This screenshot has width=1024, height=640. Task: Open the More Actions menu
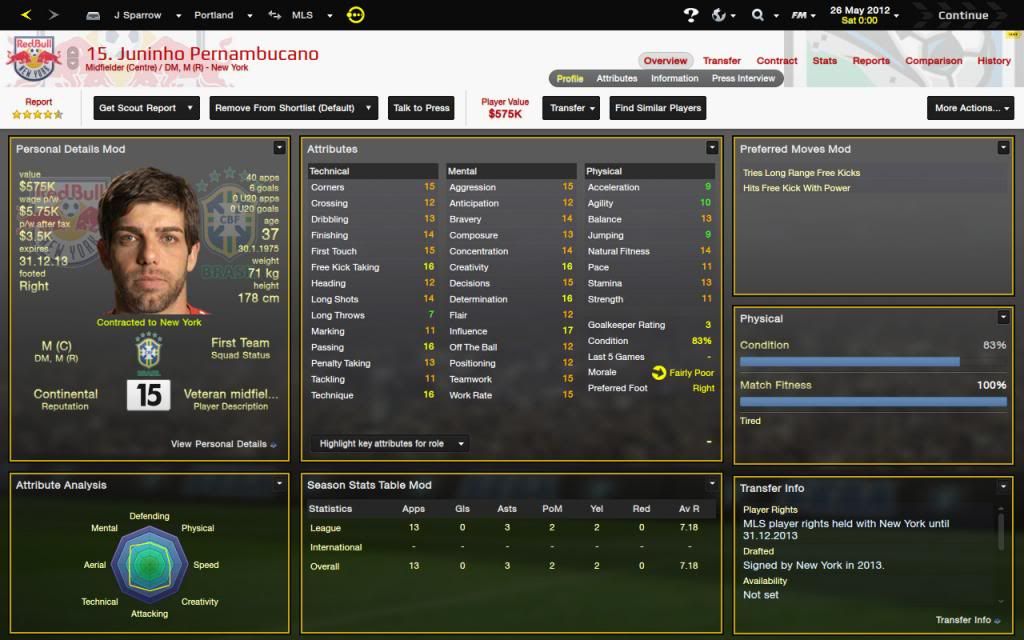[x=972, y=108]
